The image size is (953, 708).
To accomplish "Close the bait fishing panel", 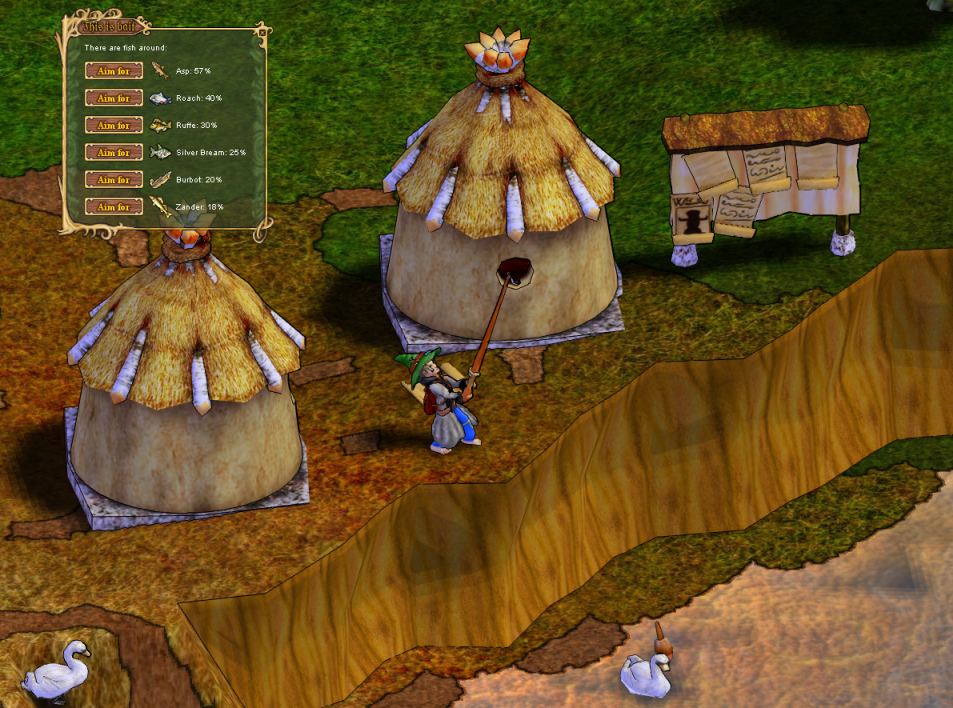I will (x=261, y=31).
